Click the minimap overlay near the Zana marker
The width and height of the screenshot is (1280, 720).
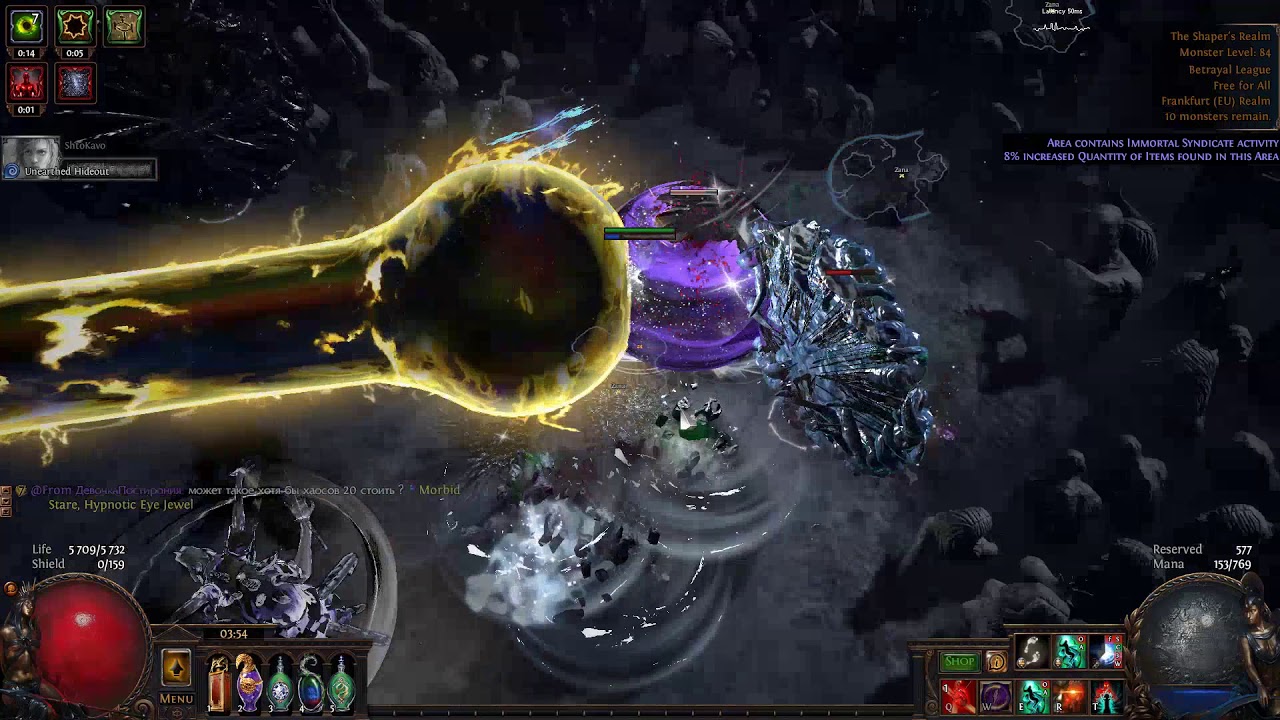(888, 177)
